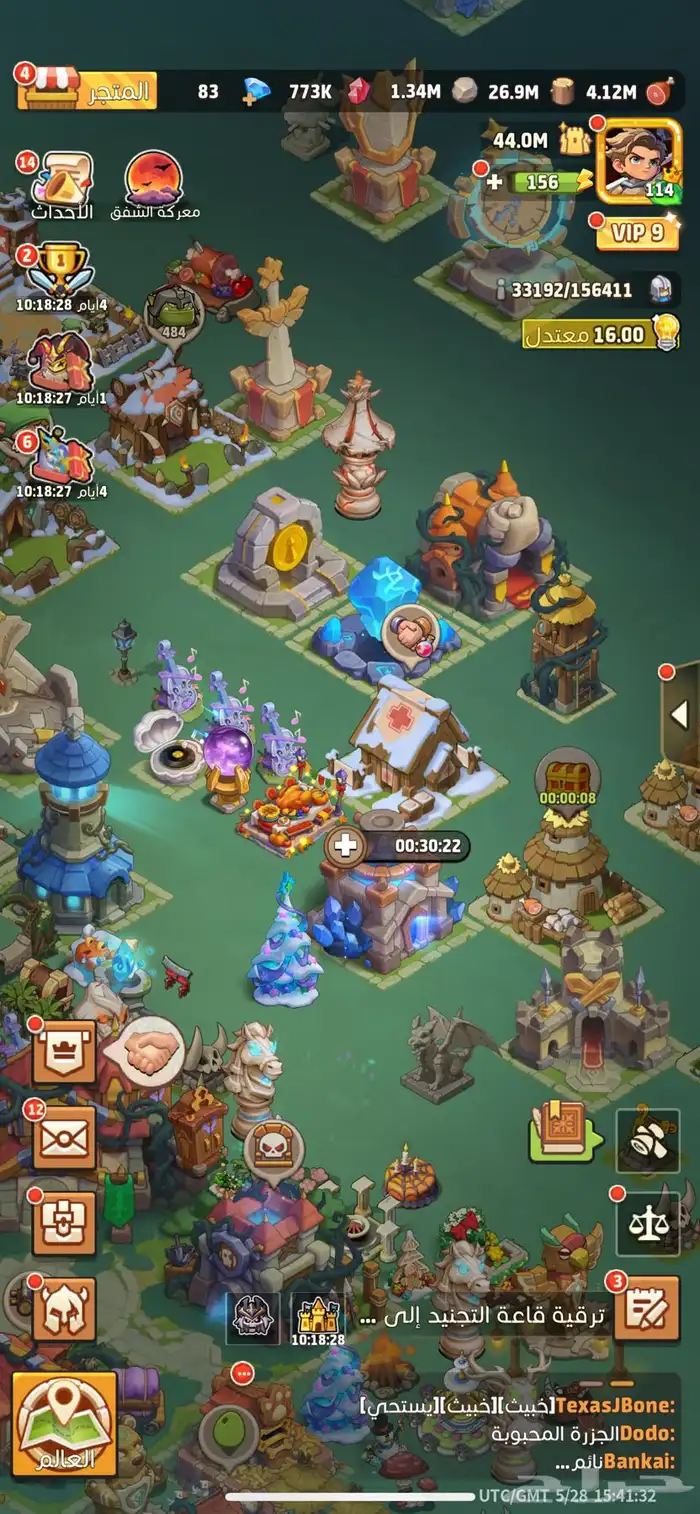The image size is (700, 1514).
Task: Open the gift box event icon
Action: pyautogui.click(x=61, y=459)
